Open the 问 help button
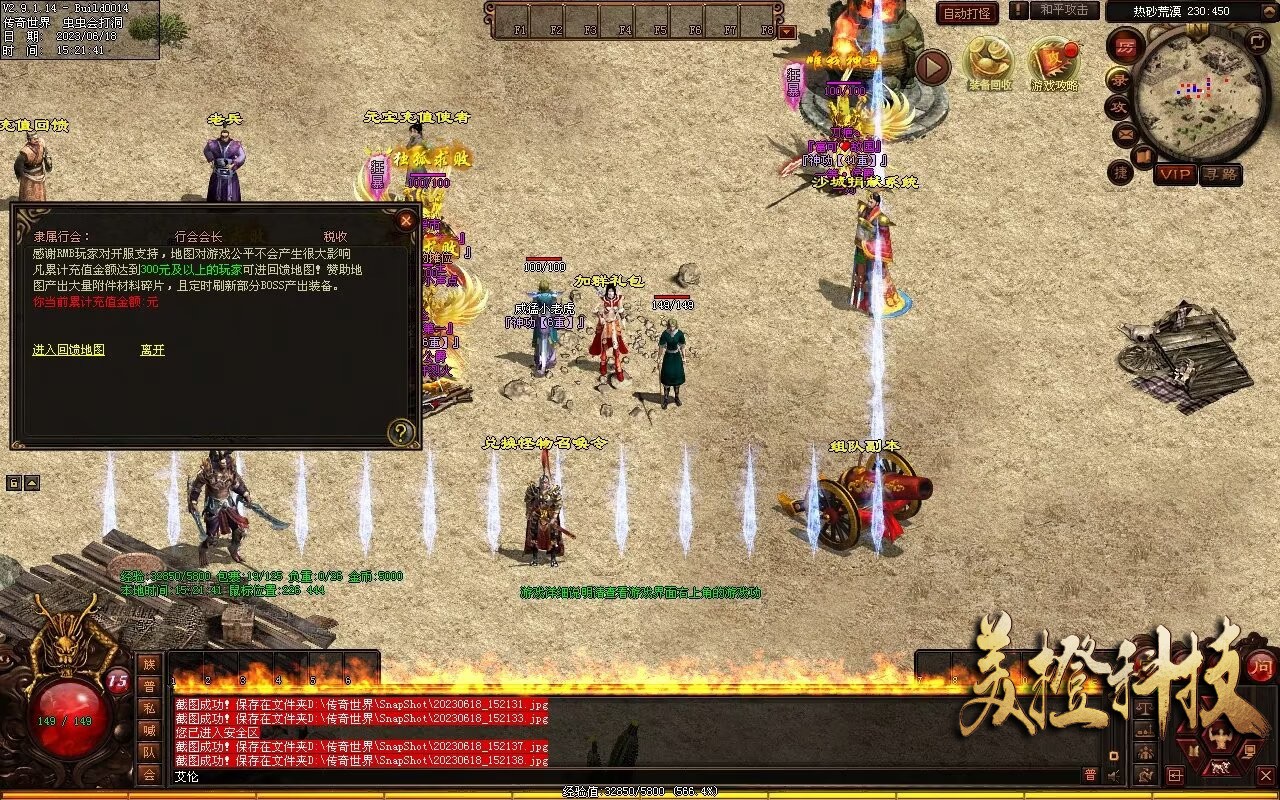 [x=1261, y=666]
